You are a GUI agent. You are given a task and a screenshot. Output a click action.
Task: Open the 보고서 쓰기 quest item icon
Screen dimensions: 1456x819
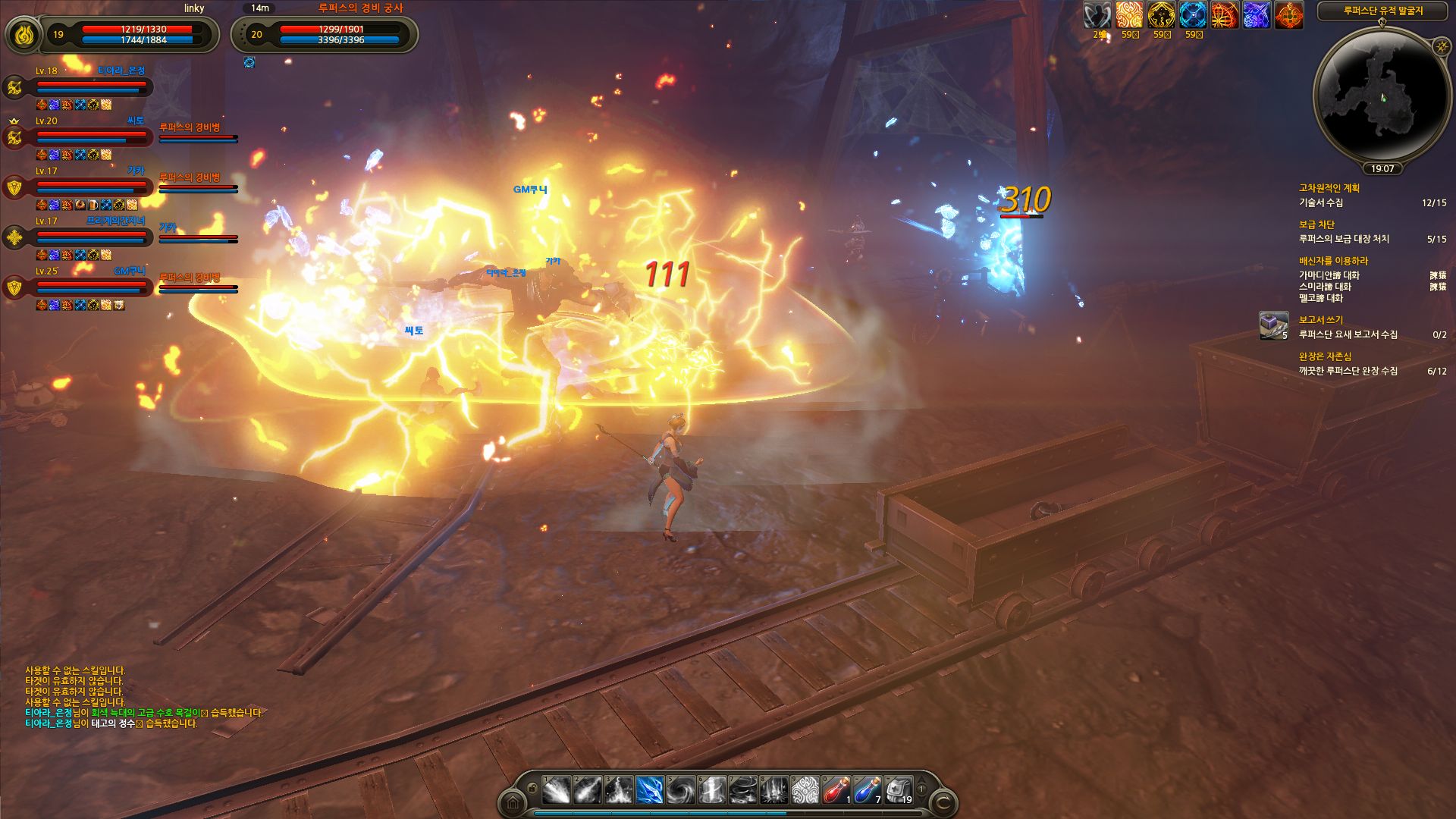[x=1273, y=325]
